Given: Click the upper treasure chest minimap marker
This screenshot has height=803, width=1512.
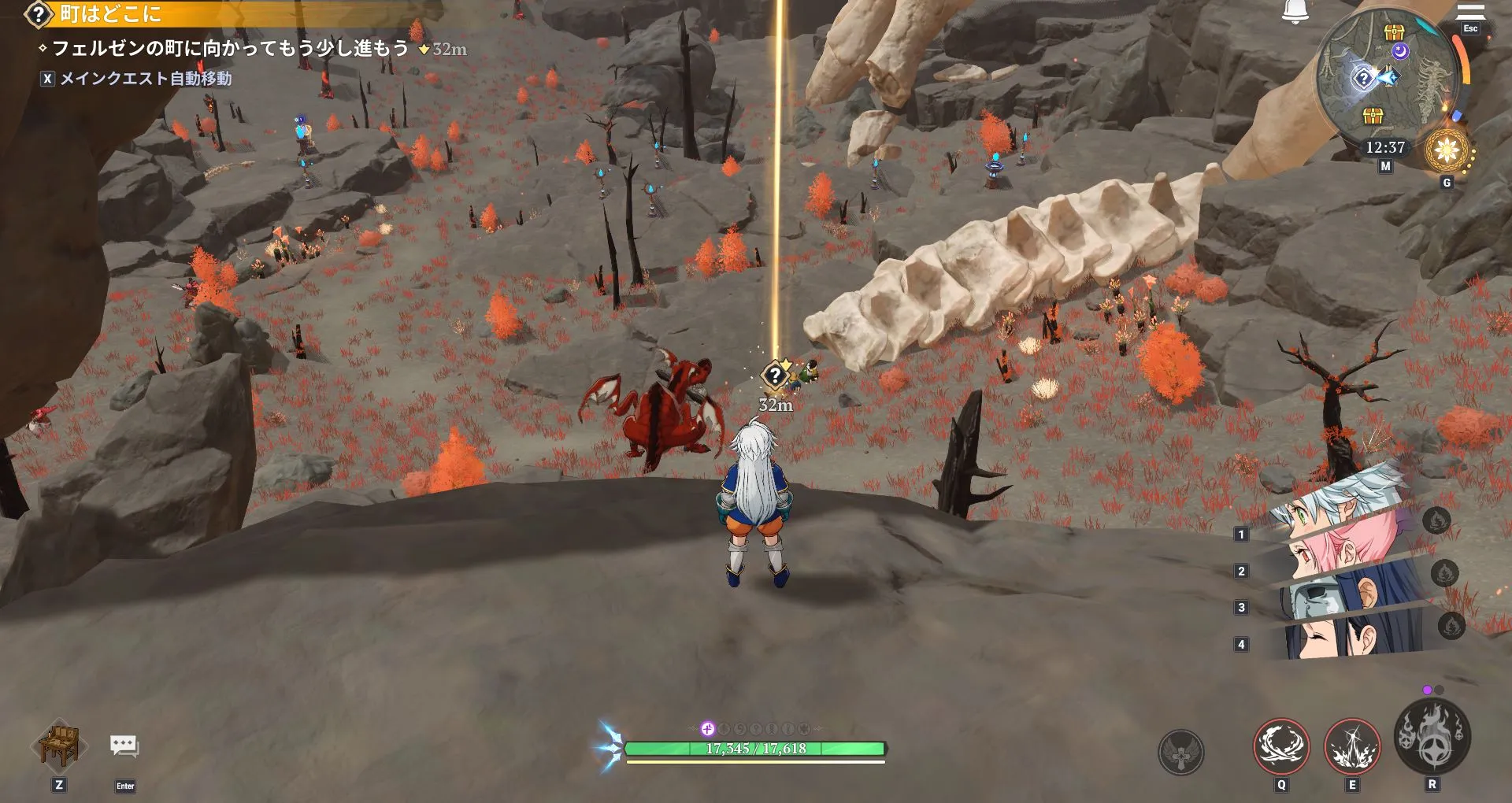Looking at the screenshot, I should point(1395,32).
